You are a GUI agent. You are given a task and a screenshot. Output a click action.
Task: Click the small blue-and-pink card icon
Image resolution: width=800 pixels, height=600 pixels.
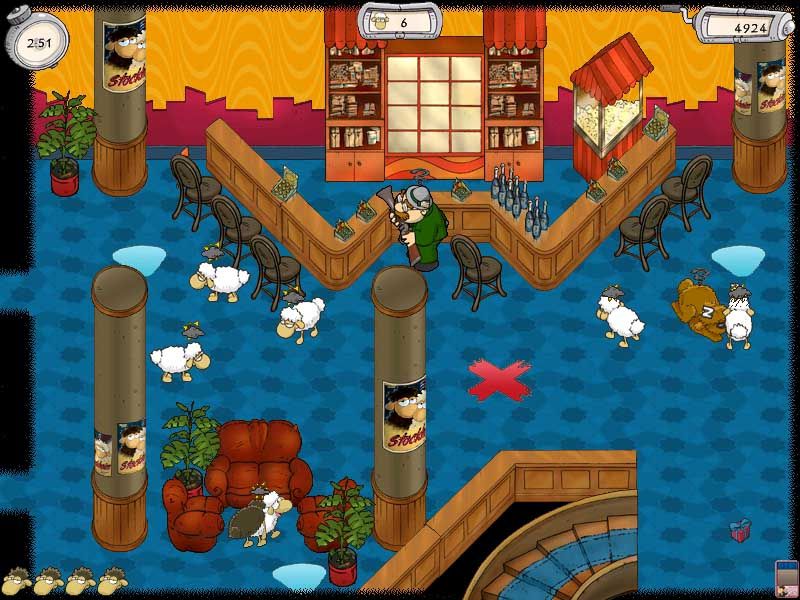[787, 579]
